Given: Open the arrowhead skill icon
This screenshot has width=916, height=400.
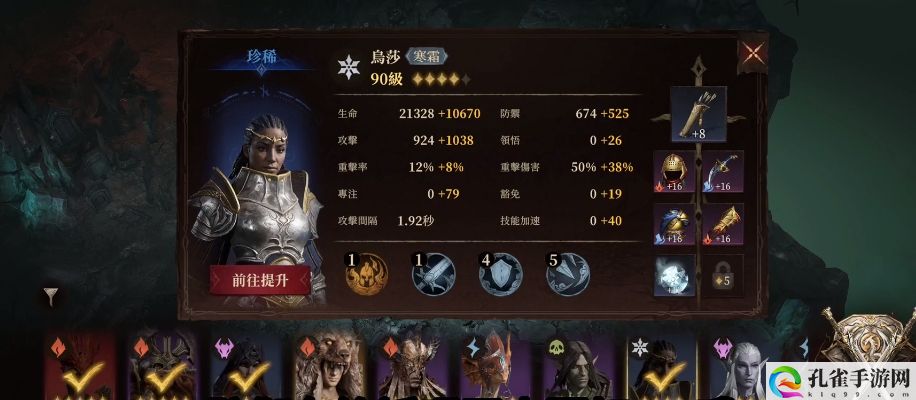Looking at the screenshot, I should (x=567, y=273).
